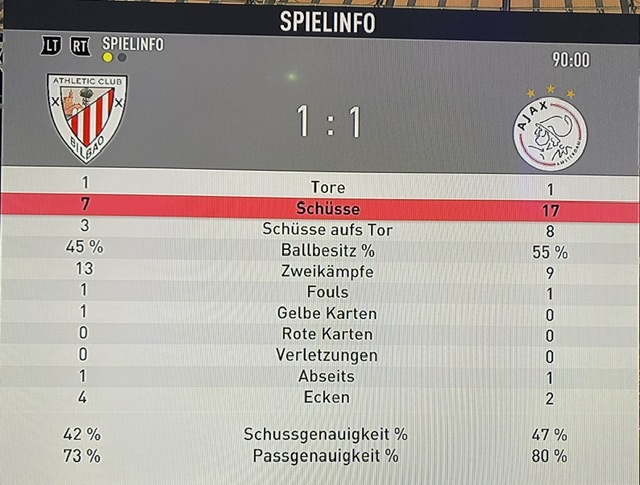Choose the Schüsse aufs Tor row

pyautogui.click(x=327, y=229)
